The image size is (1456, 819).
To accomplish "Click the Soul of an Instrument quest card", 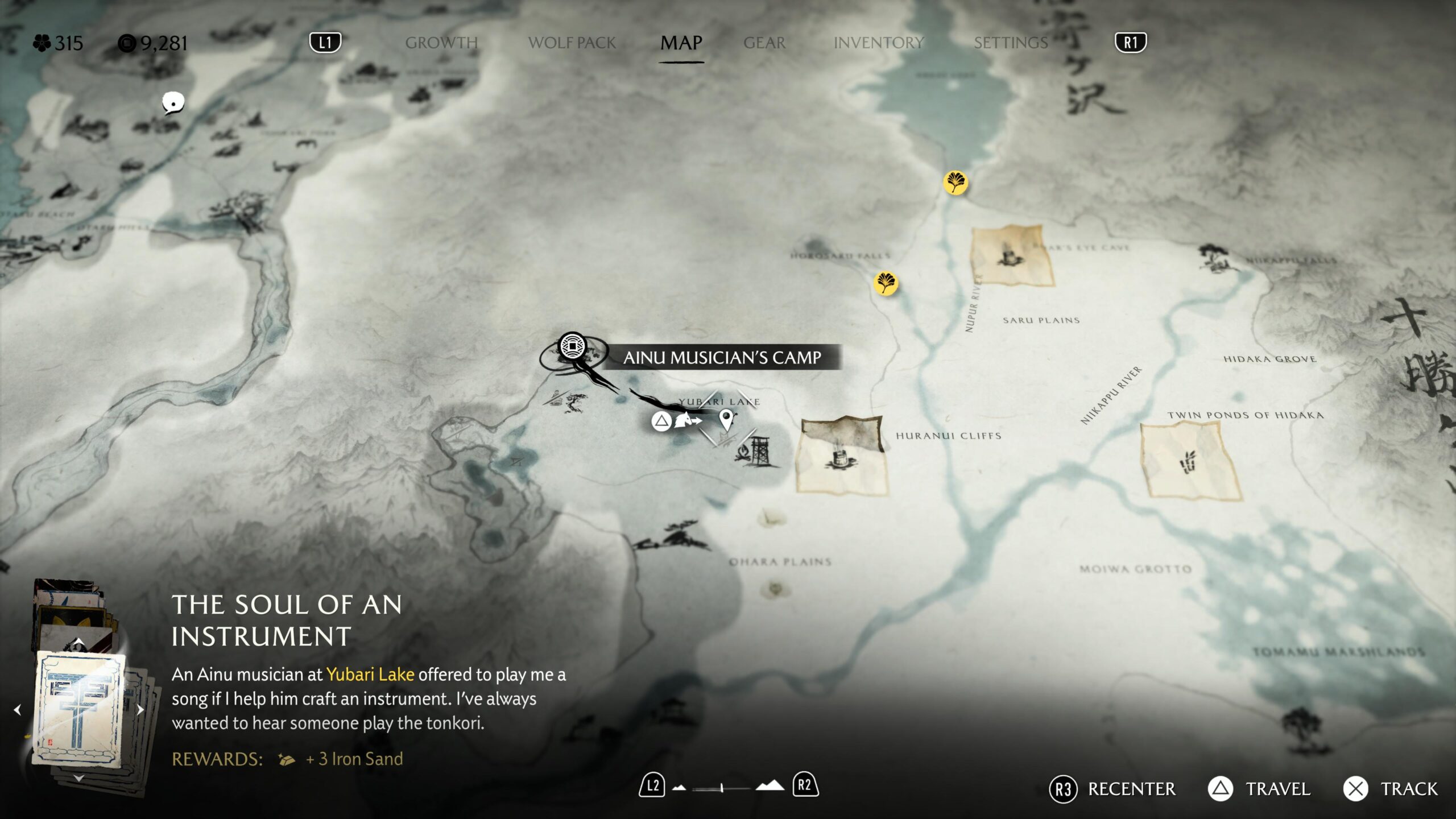I will [x=79, y=709].
